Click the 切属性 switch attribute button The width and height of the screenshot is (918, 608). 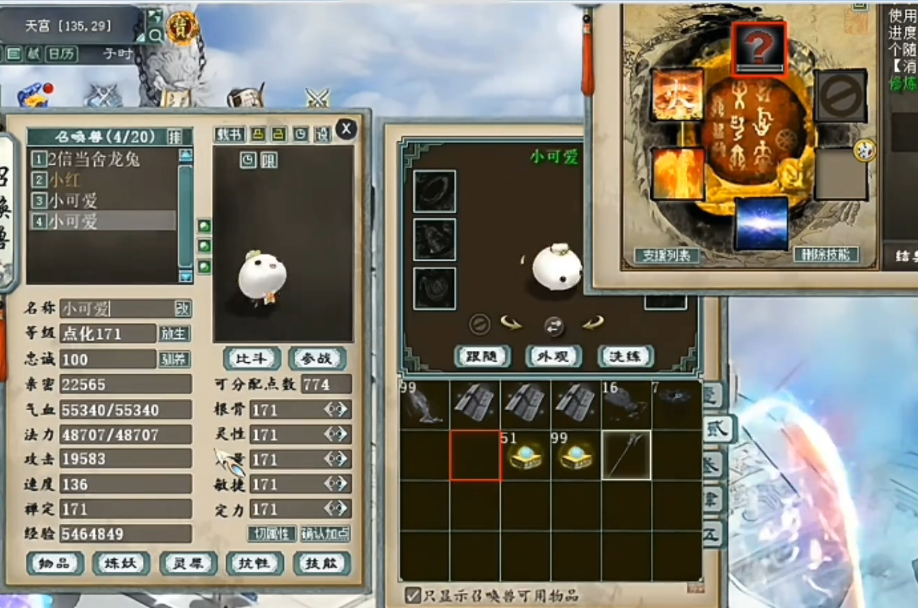coord(272,534)
